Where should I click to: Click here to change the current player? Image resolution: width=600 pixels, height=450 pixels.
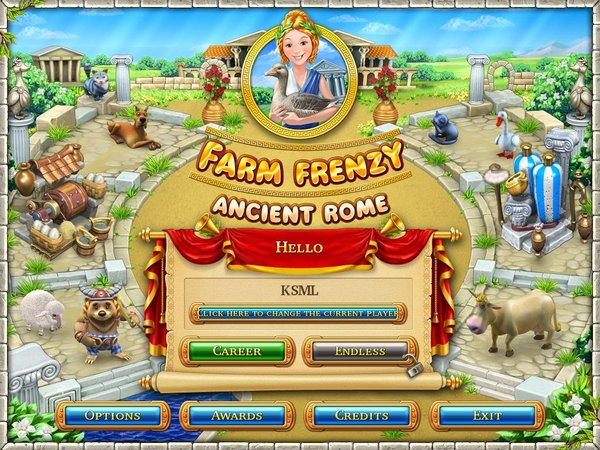pos(298,313)
